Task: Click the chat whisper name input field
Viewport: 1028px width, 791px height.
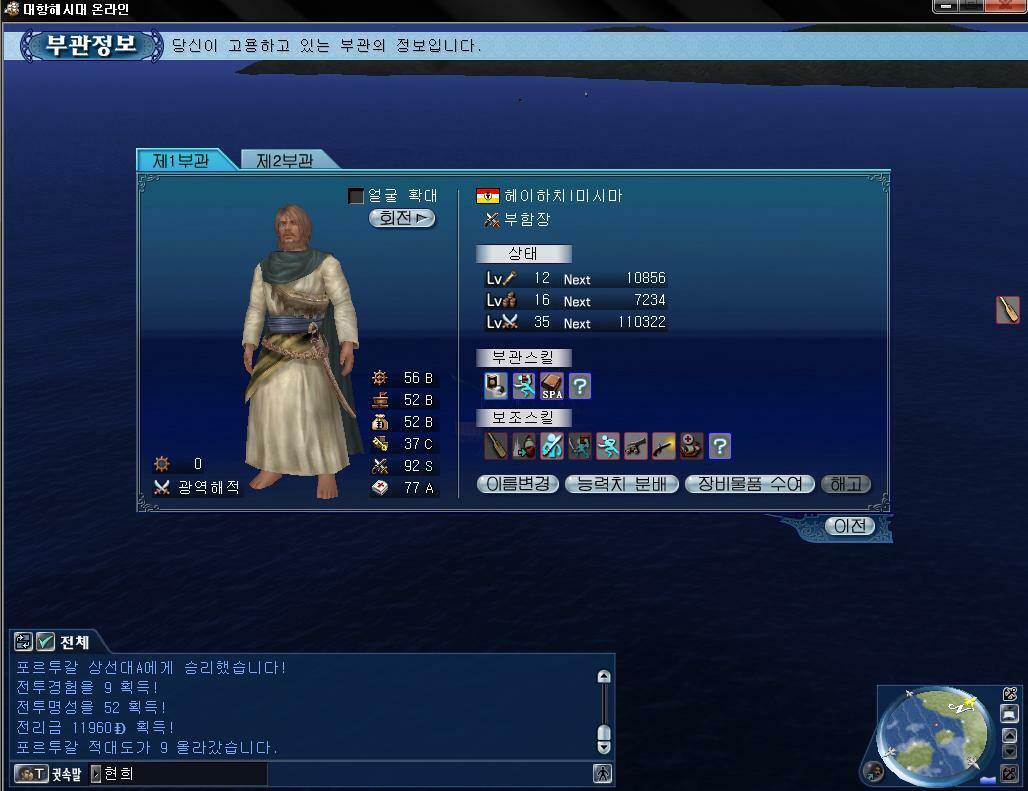Action: click(x=180, y=773)
